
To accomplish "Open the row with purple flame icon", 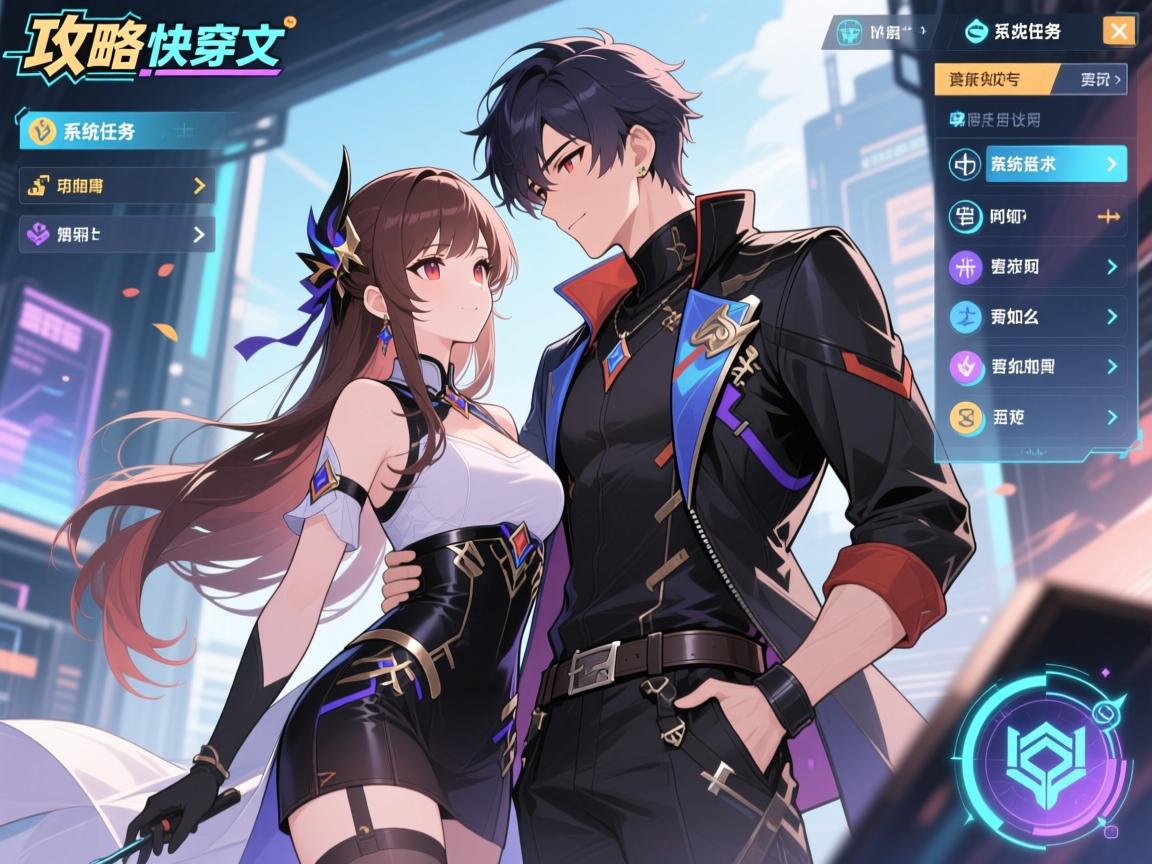I will pos(1036,367).
